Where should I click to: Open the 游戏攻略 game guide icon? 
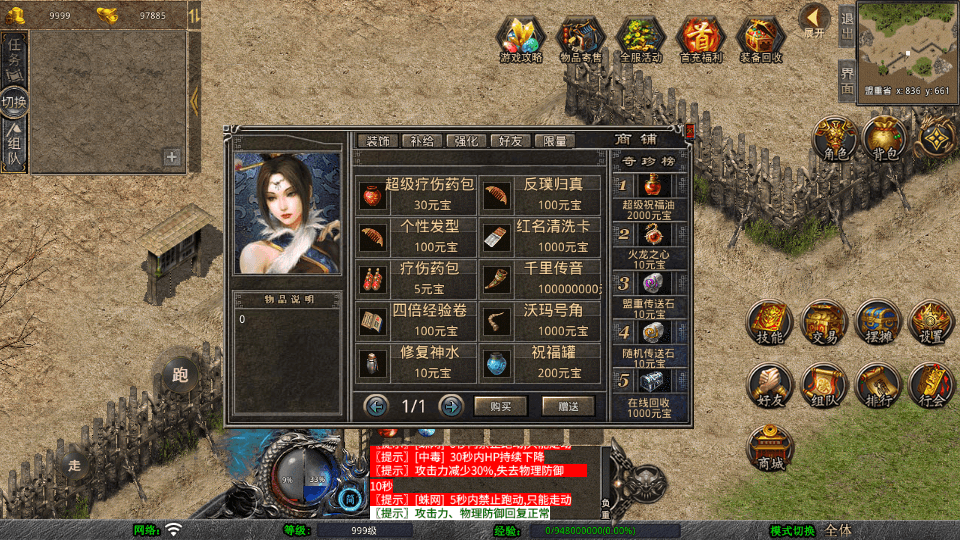pos(521,40)
